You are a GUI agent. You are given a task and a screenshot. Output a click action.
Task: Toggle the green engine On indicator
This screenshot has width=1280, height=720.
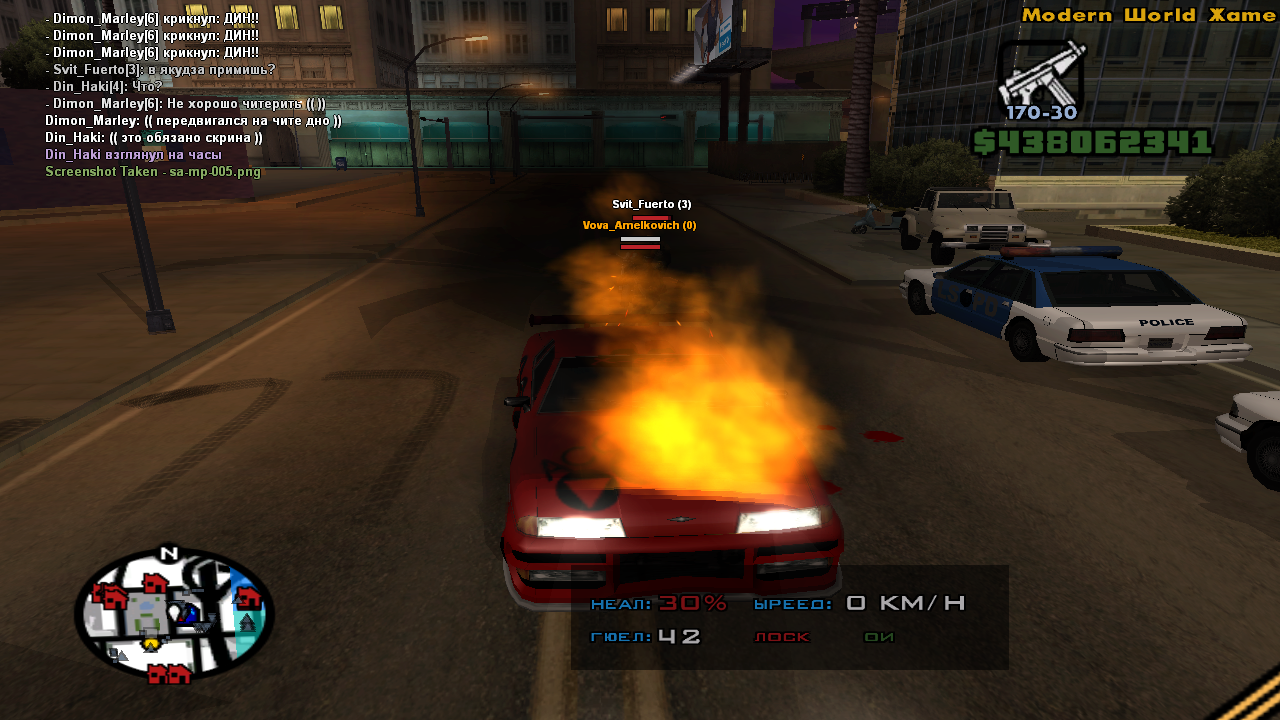coord(879,637)
